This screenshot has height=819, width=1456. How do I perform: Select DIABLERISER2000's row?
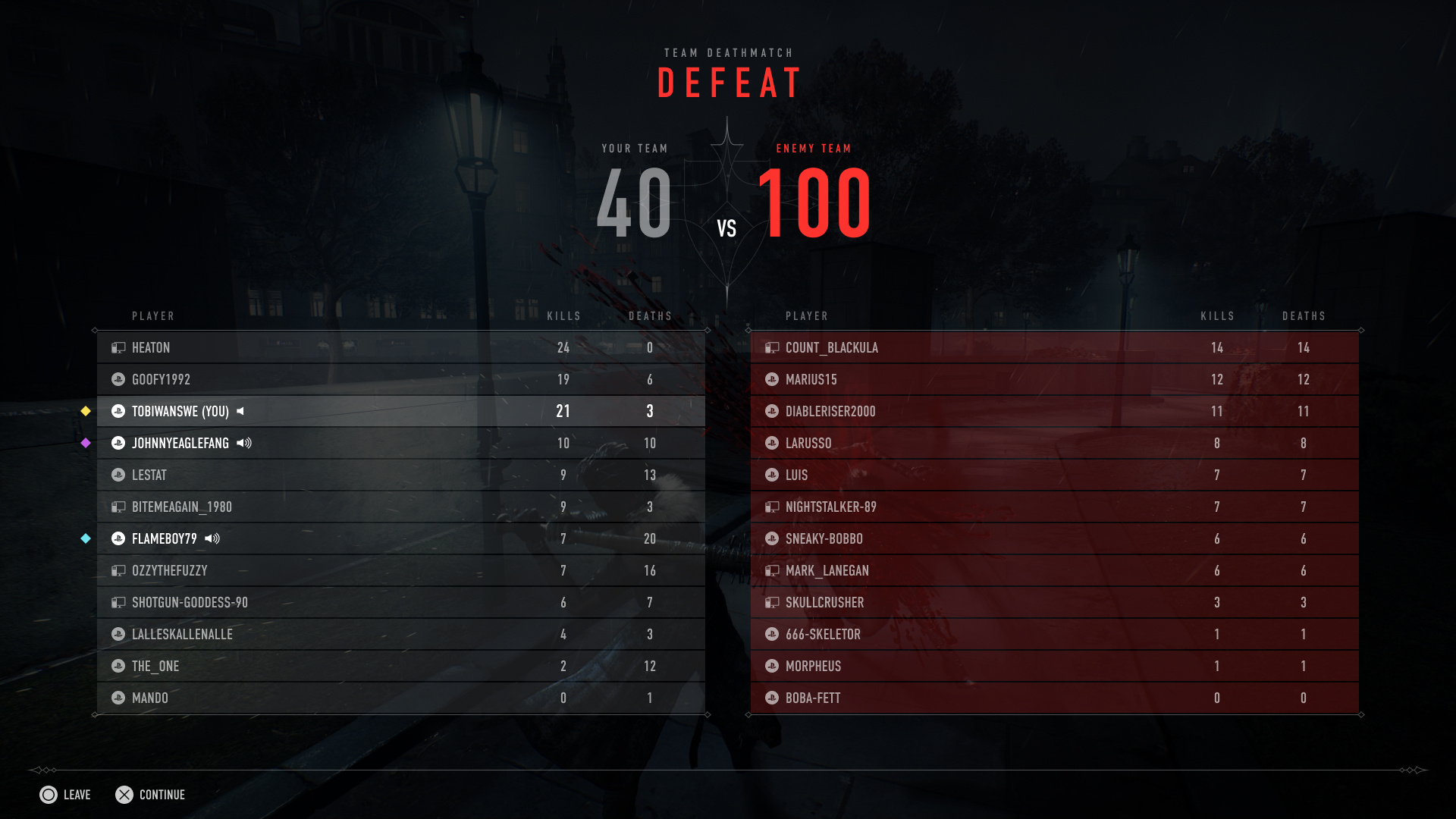[x=1054, y=412]
